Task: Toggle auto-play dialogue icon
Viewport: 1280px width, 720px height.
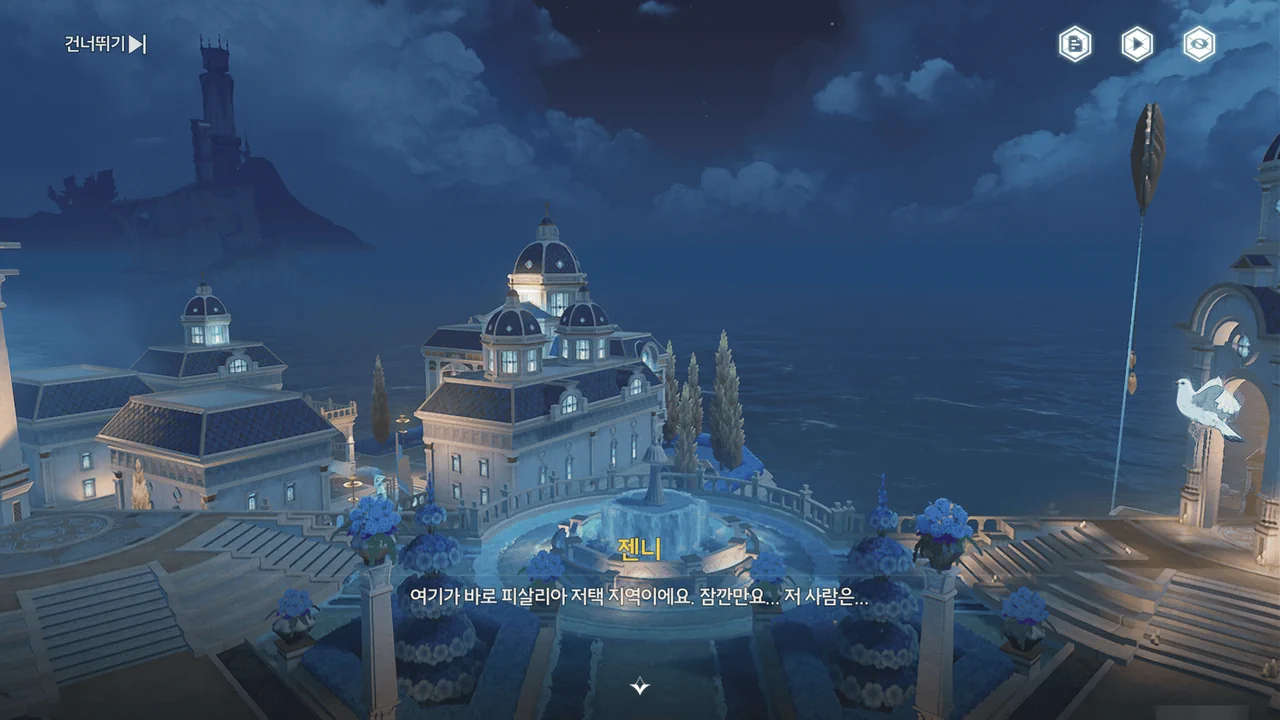Action: 1137,44
